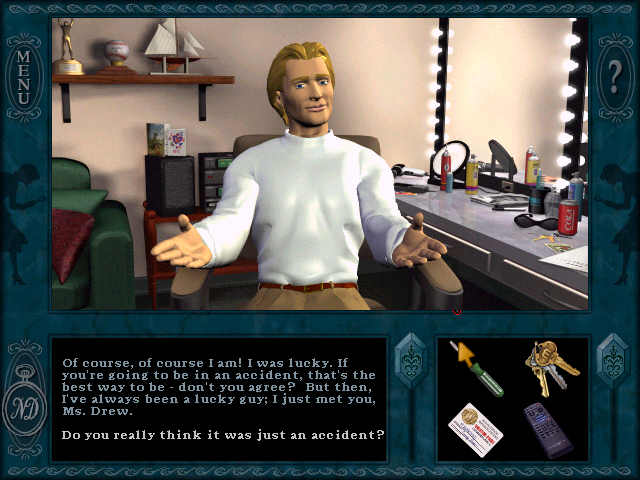Select the green screwdriver in inventory

pos(477,368)
